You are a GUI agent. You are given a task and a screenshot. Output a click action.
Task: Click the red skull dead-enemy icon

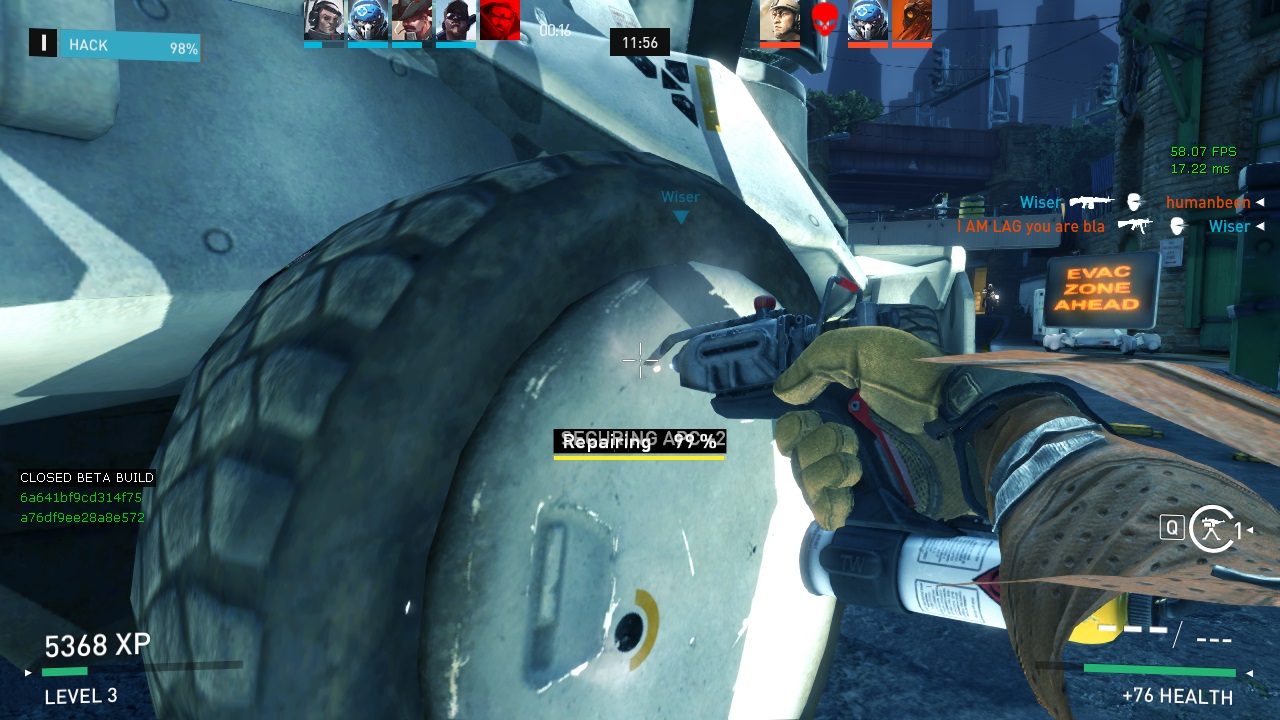824,20
